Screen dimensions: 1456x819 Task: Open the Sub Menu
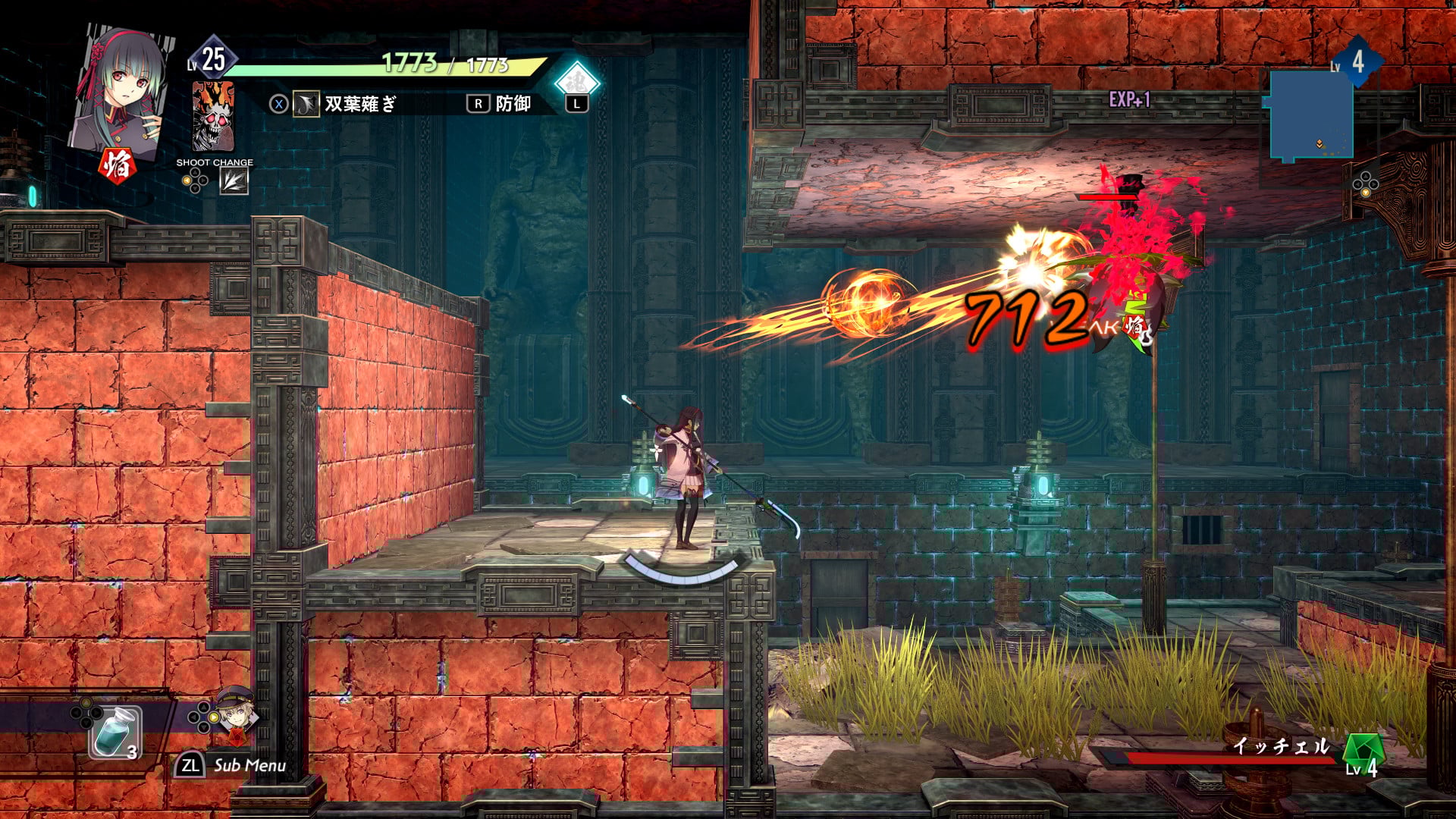(232, 765)
